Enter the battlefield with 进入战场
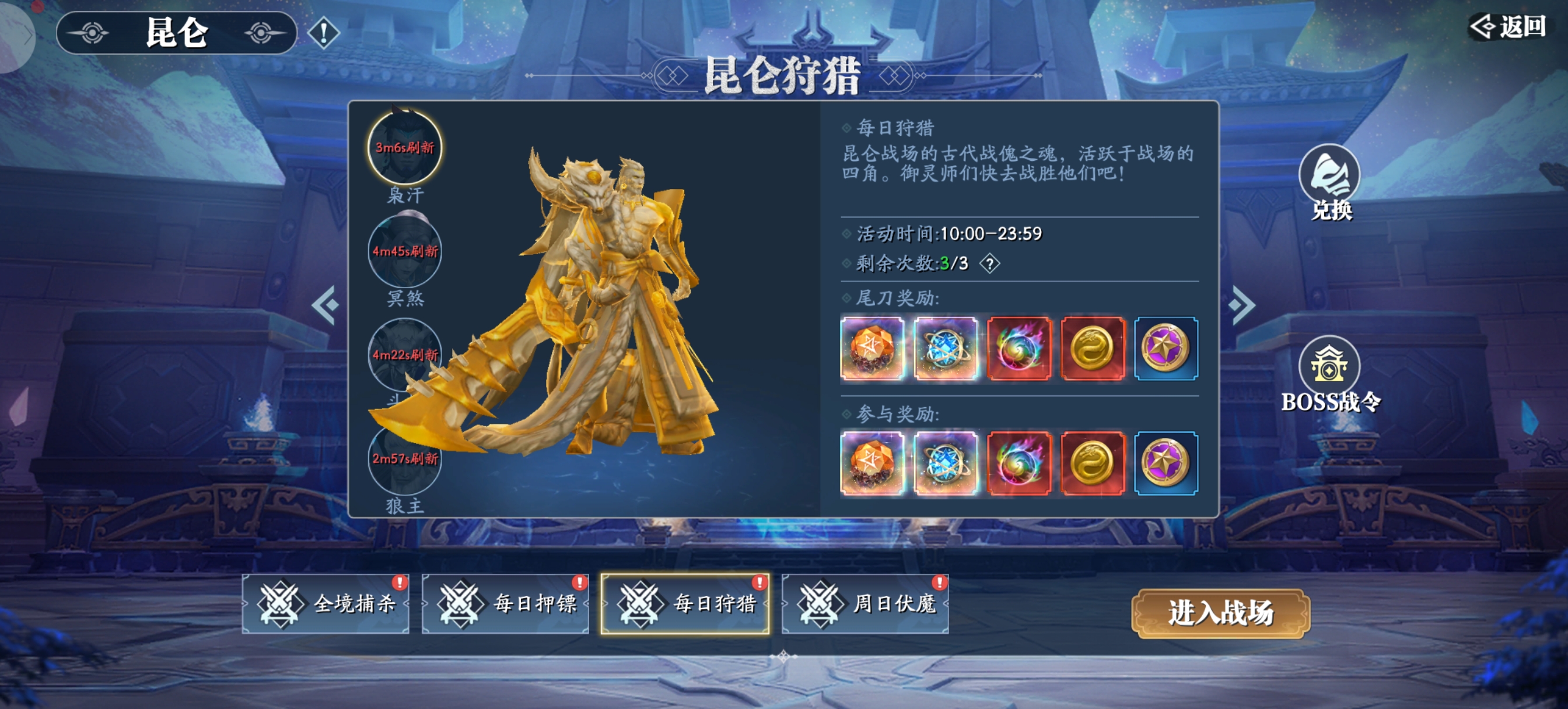1568x709 pixels. (x=1220, y=613)
